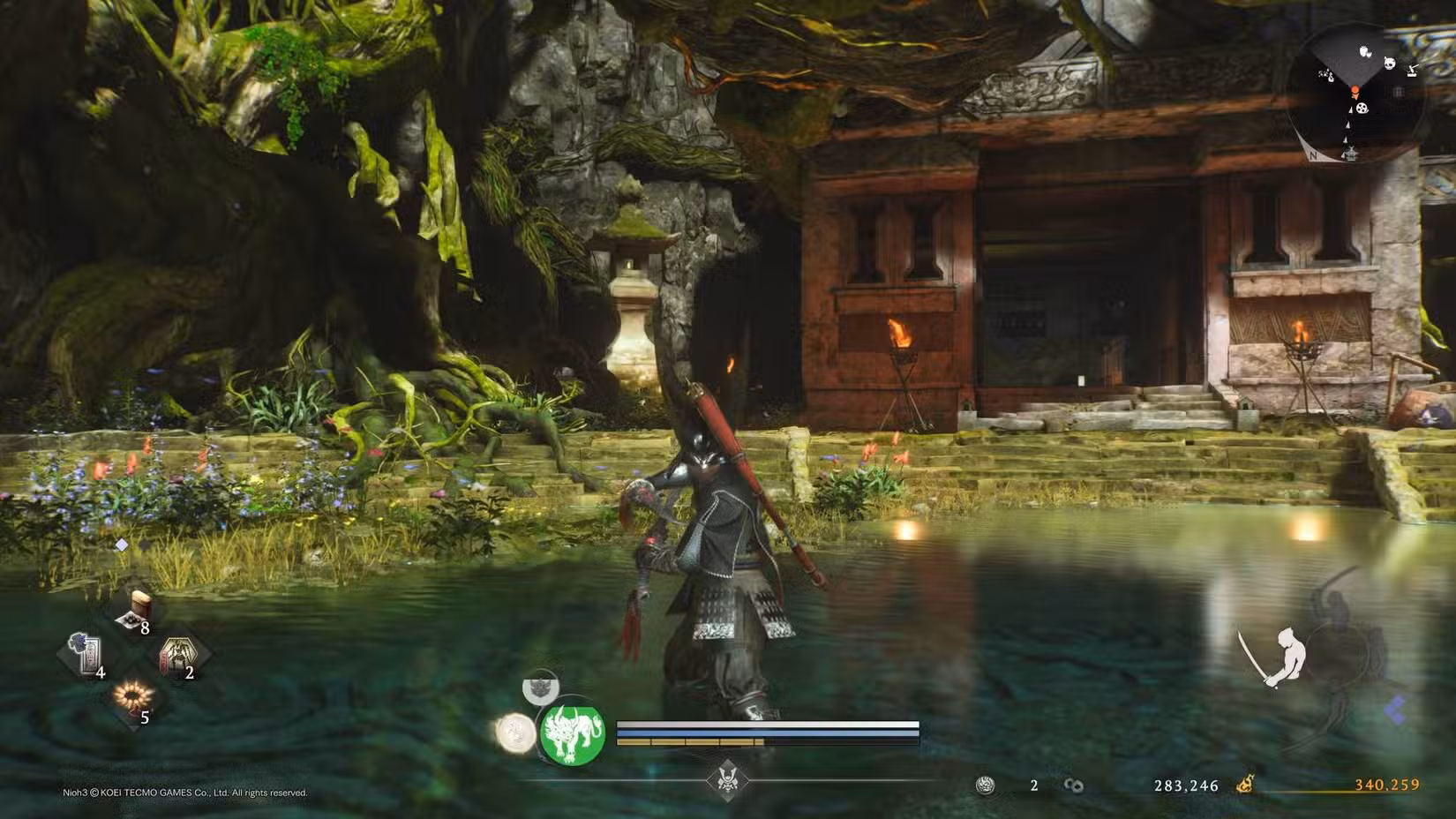
Task: Click the compass N marker on the minimap
Action: pos(1314,154)
